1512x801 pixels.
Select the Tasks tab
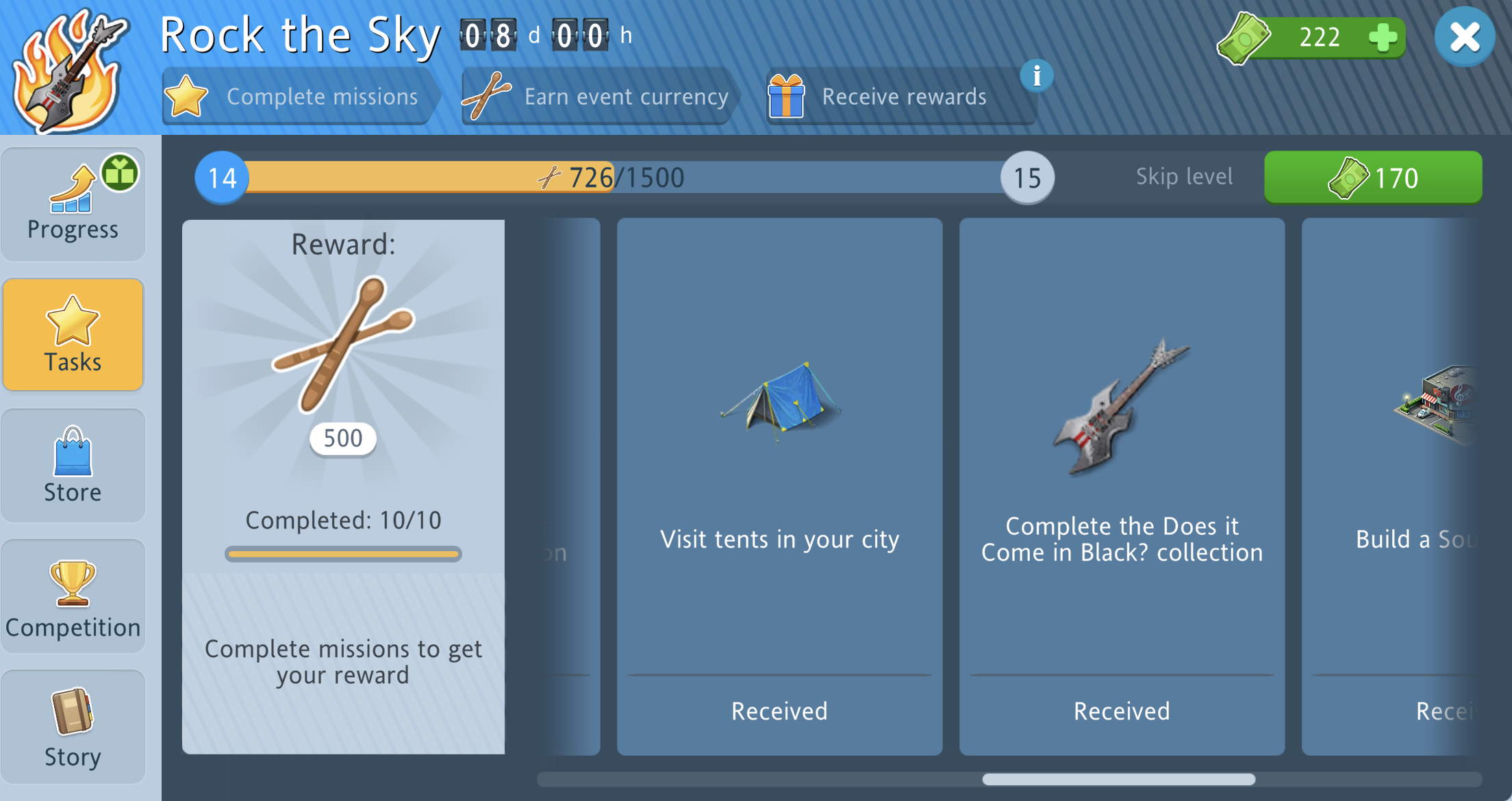[73, 335]
